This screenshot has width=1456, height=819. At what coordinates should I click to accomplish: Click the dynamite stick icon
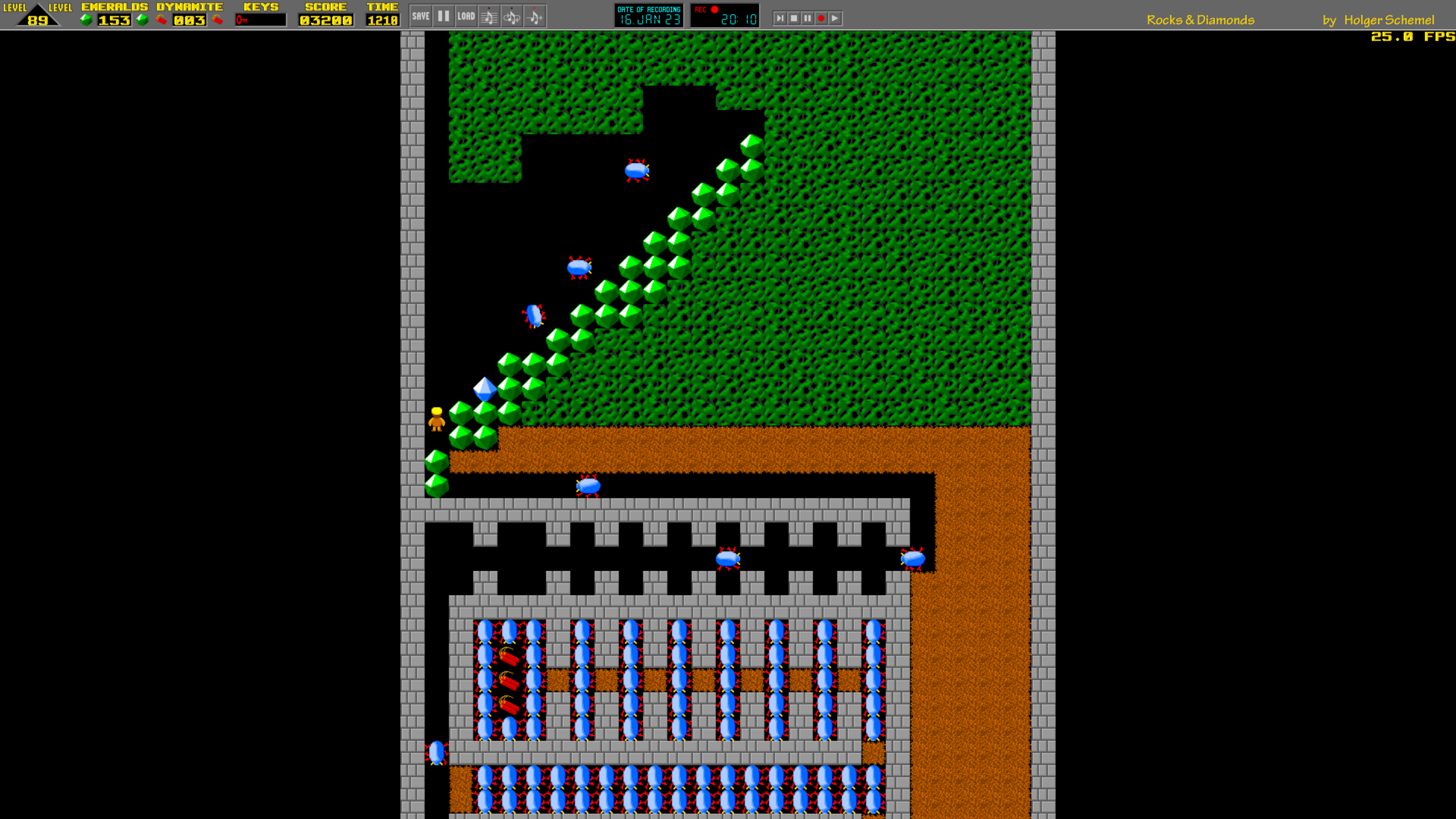coord(162,19)
